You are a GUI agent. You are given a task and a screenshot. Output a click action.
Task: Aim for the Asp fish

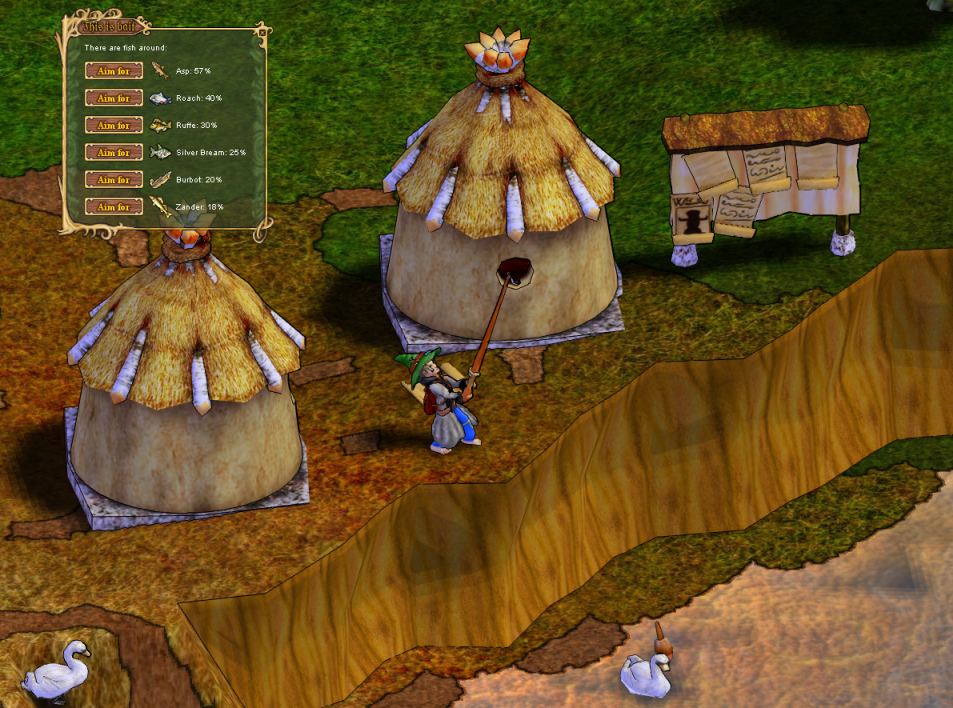(114, 71)
